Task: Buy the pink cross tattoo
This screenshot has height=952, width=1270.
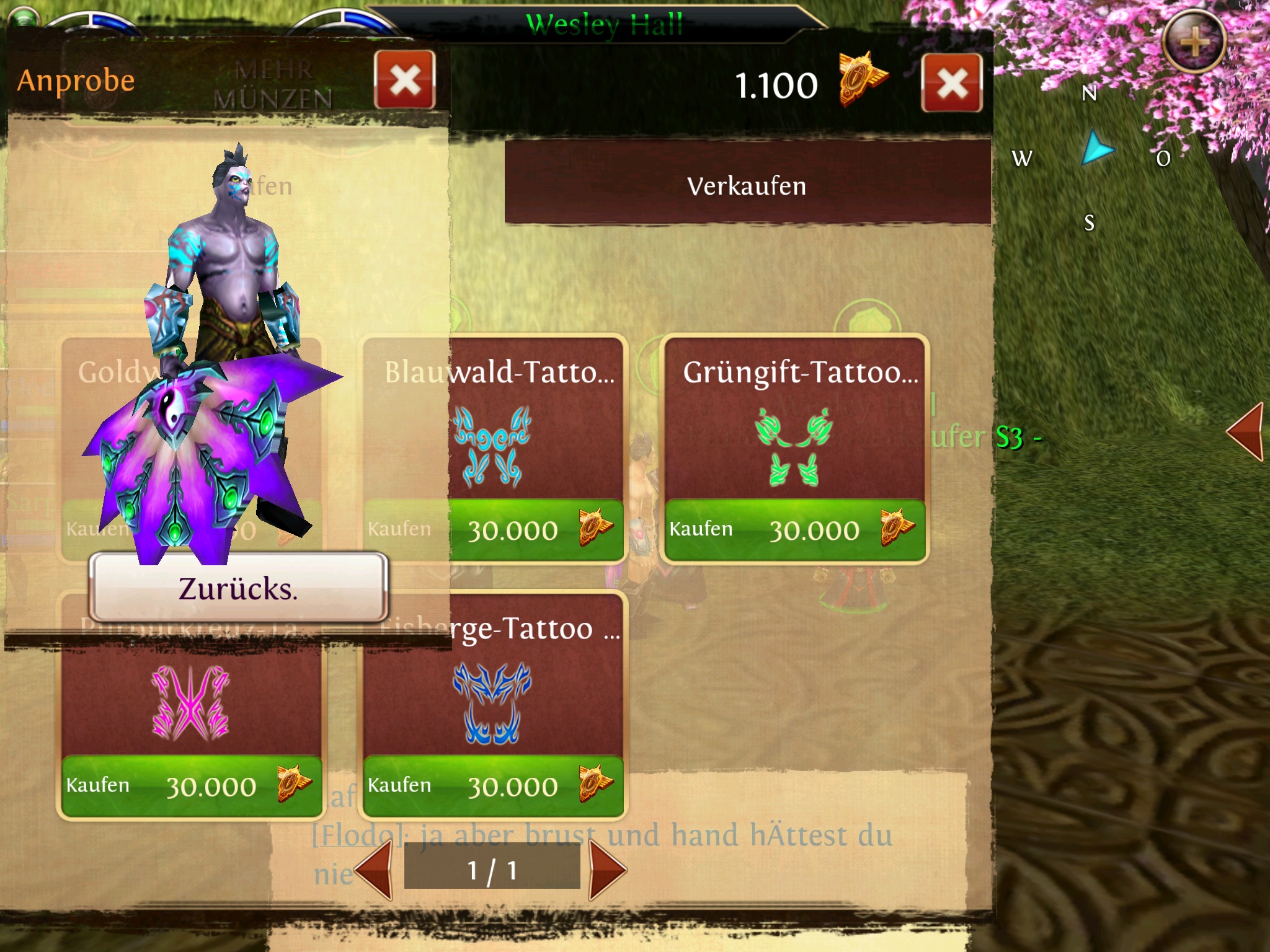Action: point(191,786)
